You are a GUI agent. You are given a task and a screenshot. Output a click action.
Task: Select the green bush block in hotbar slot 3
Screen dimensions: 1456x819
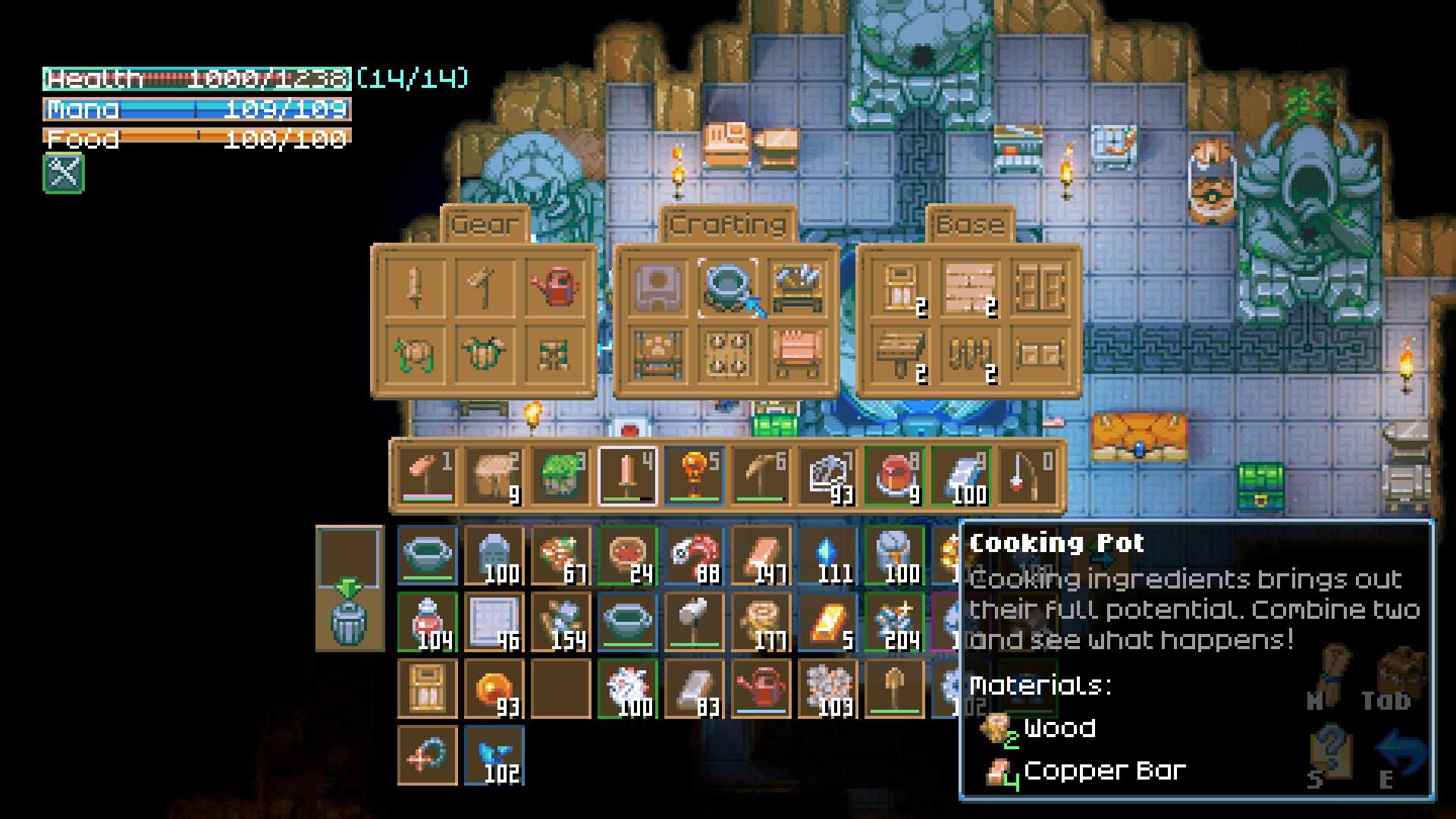point(560,476)
